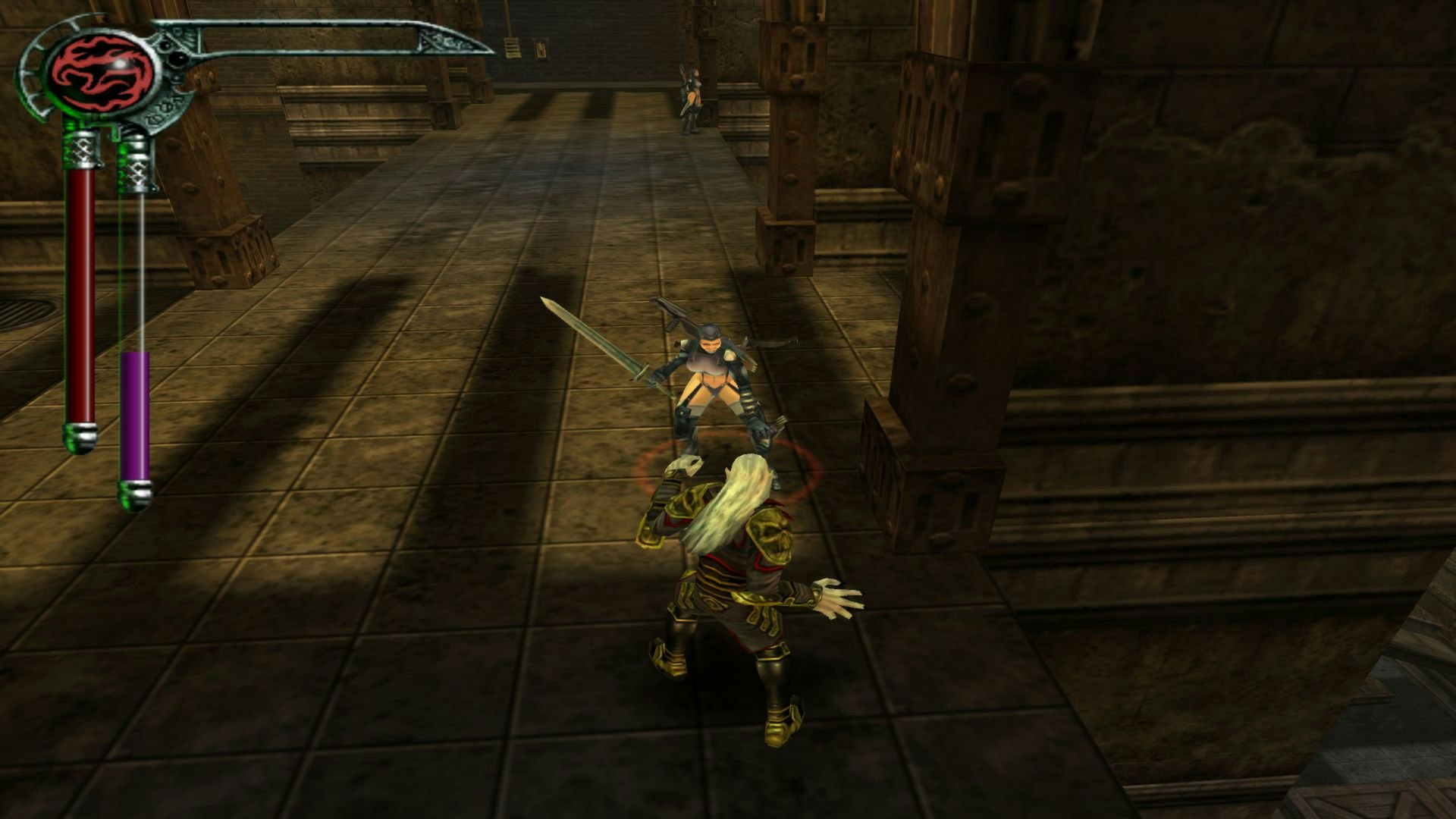Click the wooden pillar on the right

pyautogui.click(x=940, y=303)
